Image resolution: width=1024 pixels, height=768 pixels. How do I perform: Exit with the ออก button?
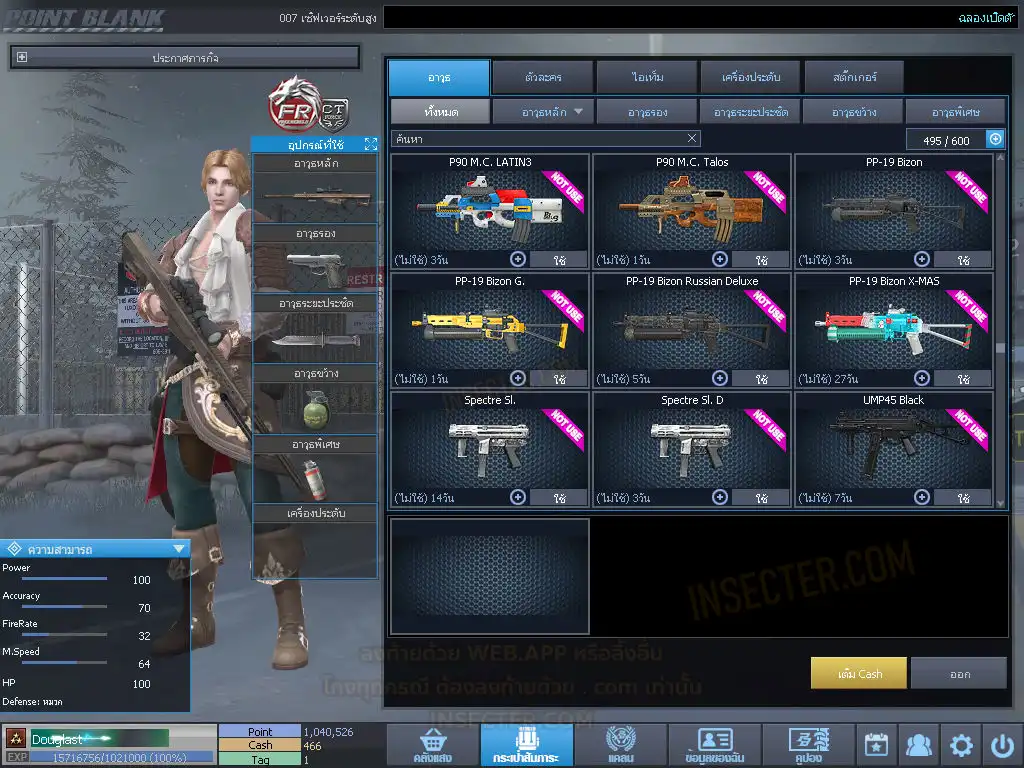click(x=959, y=673)
